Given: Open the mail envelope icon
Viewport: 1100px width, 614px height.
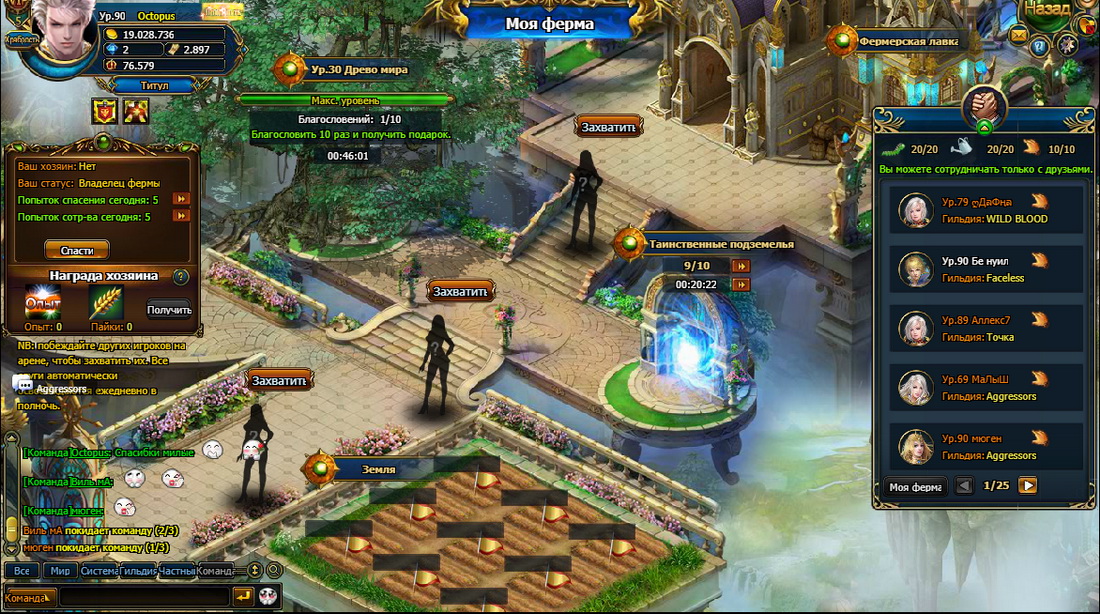Looking at the screenshot, I should (1019, 35).
